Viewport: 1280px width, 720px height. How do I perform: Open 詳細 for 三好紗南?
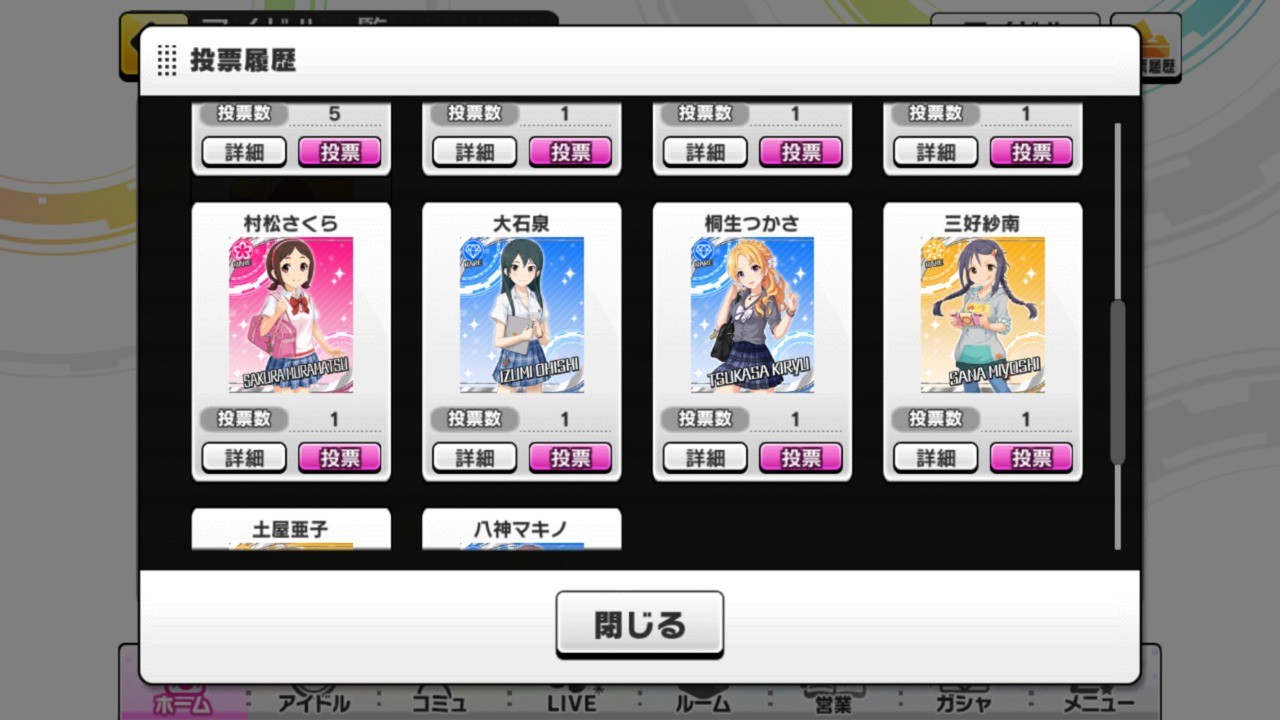click(936, 458)
